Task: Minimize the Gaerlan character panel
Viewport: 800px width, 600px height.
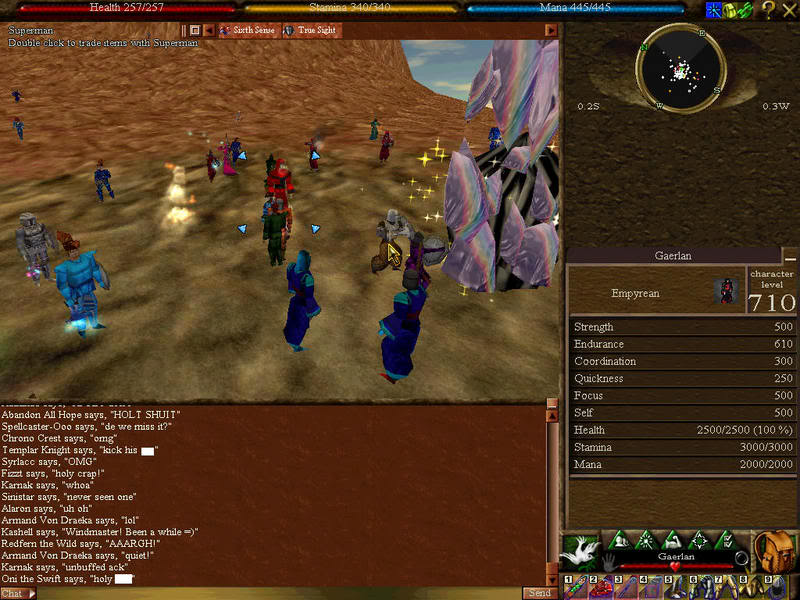Action: [x=791, y=256]
